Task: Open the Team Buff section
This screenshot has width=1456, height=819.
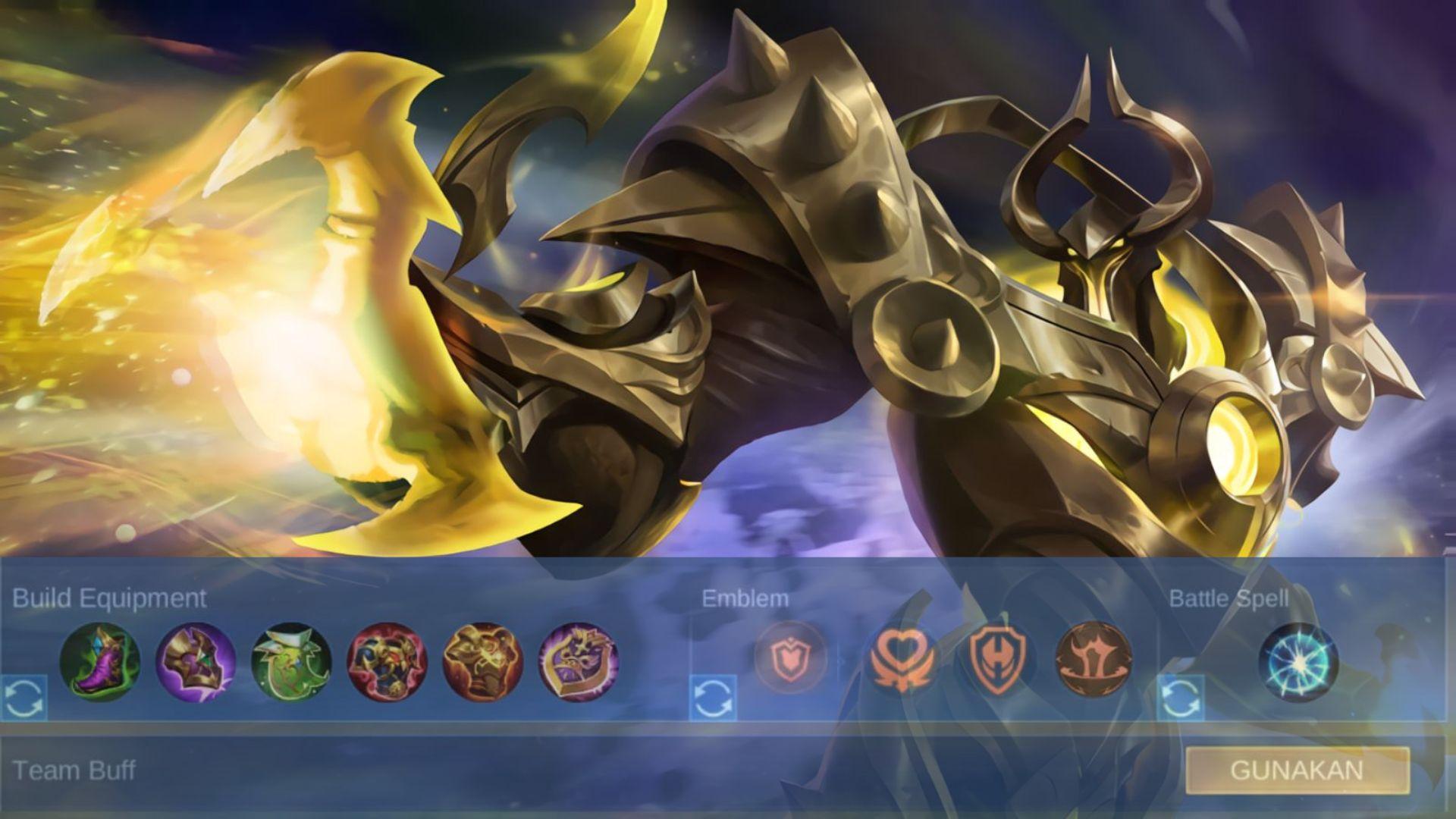Action: tap(73, 771)
